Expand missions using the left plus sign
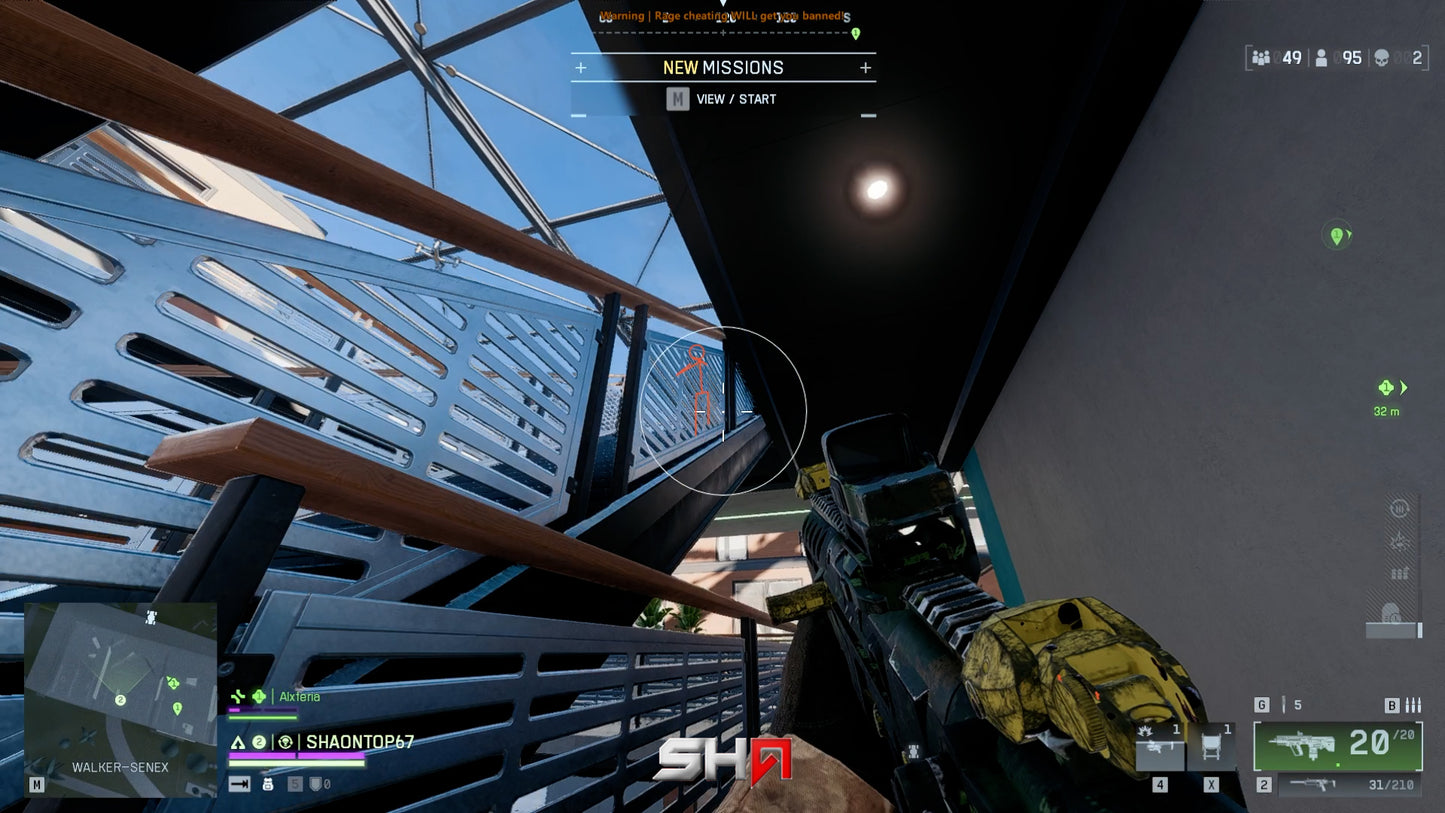This screenshot has height=813, width=1445. tap(582, 68)
